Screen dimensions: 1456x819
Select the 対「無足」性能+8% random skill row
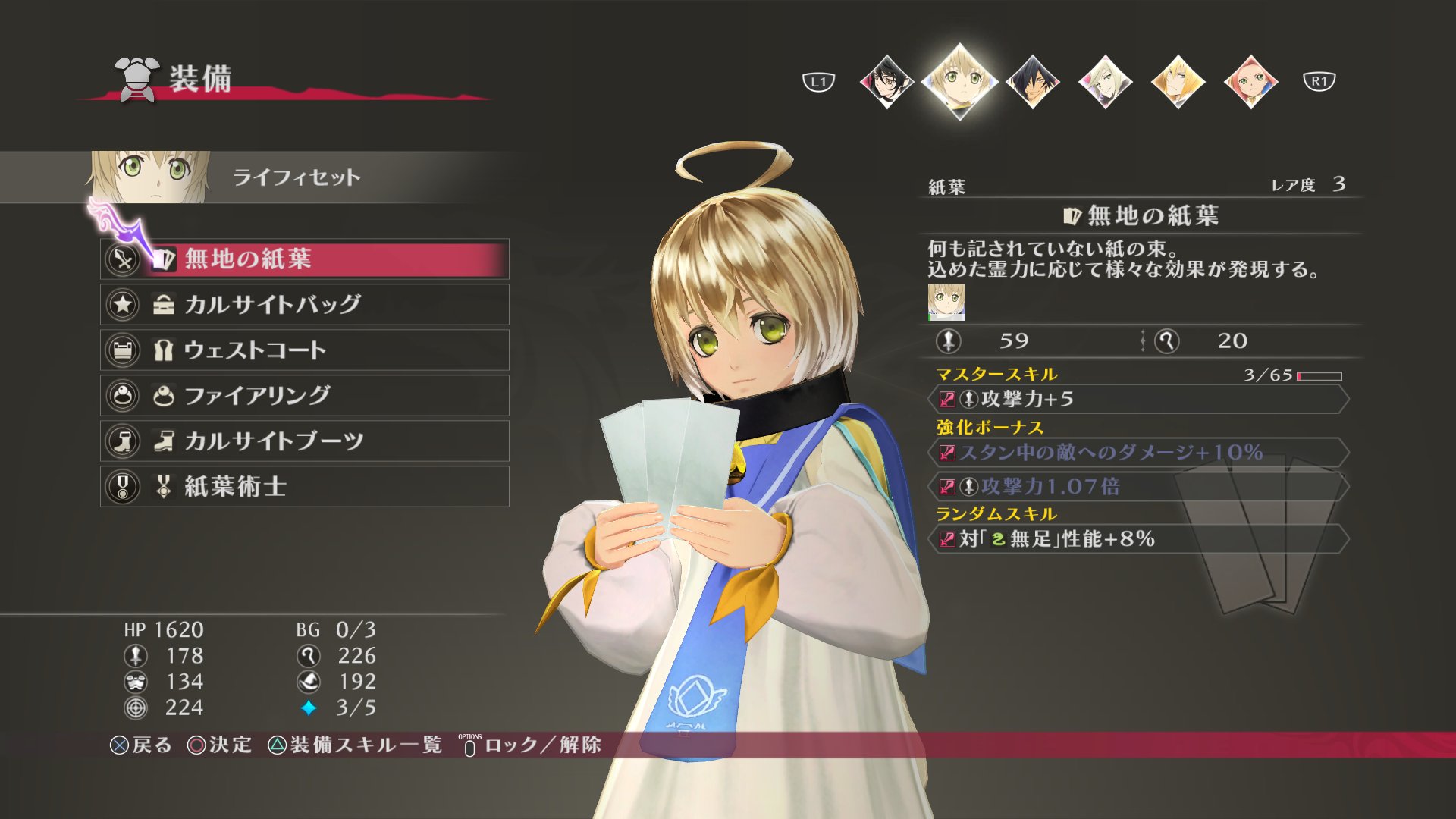point(1137,539)
